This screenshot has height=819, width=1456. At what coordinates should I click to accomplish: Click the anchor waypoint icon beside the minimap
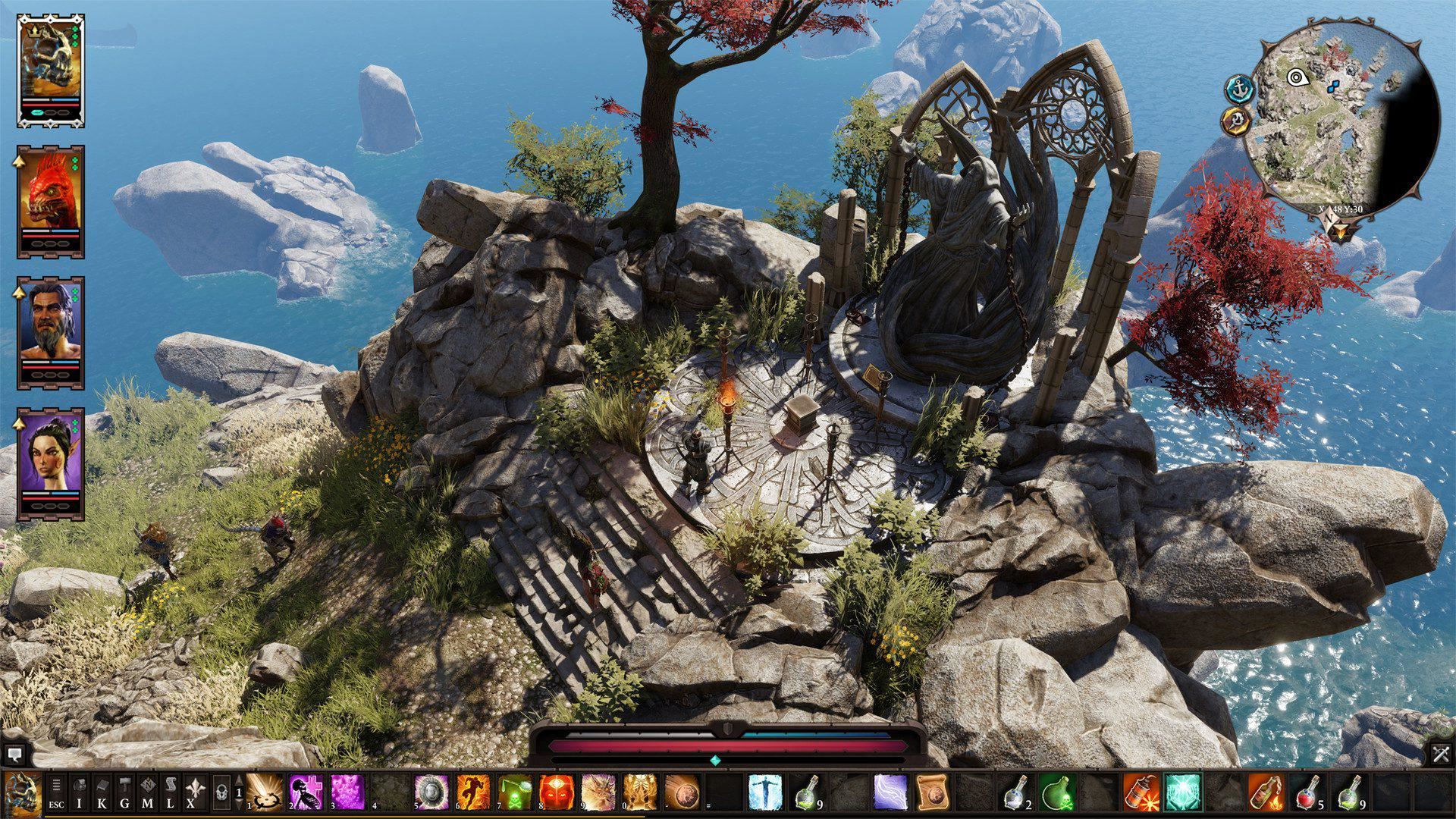click(x=1239, y=89)
